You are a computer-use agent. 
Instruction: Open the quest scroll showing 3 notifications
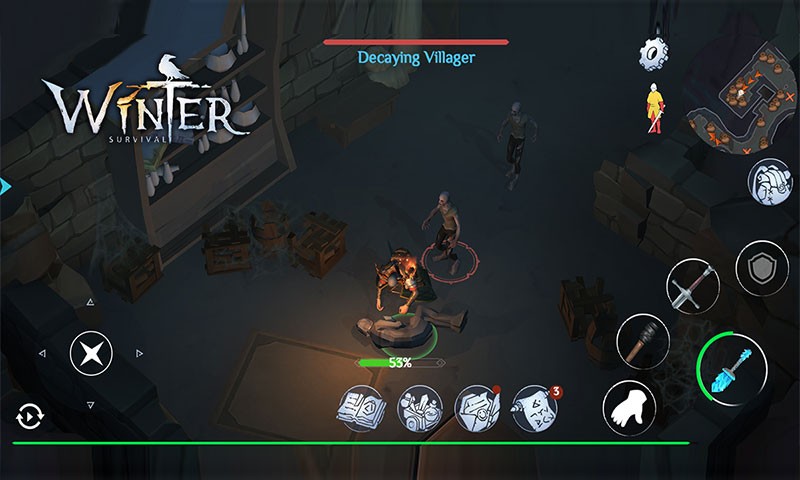point(534,406)
